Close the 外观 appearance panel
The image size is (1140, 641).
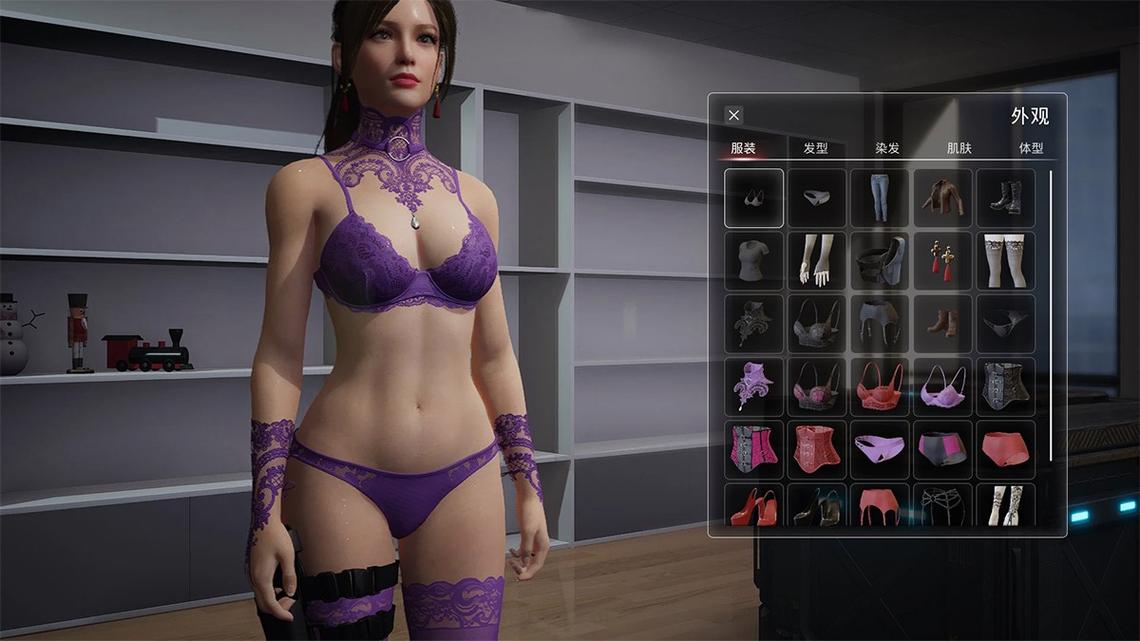734,115
